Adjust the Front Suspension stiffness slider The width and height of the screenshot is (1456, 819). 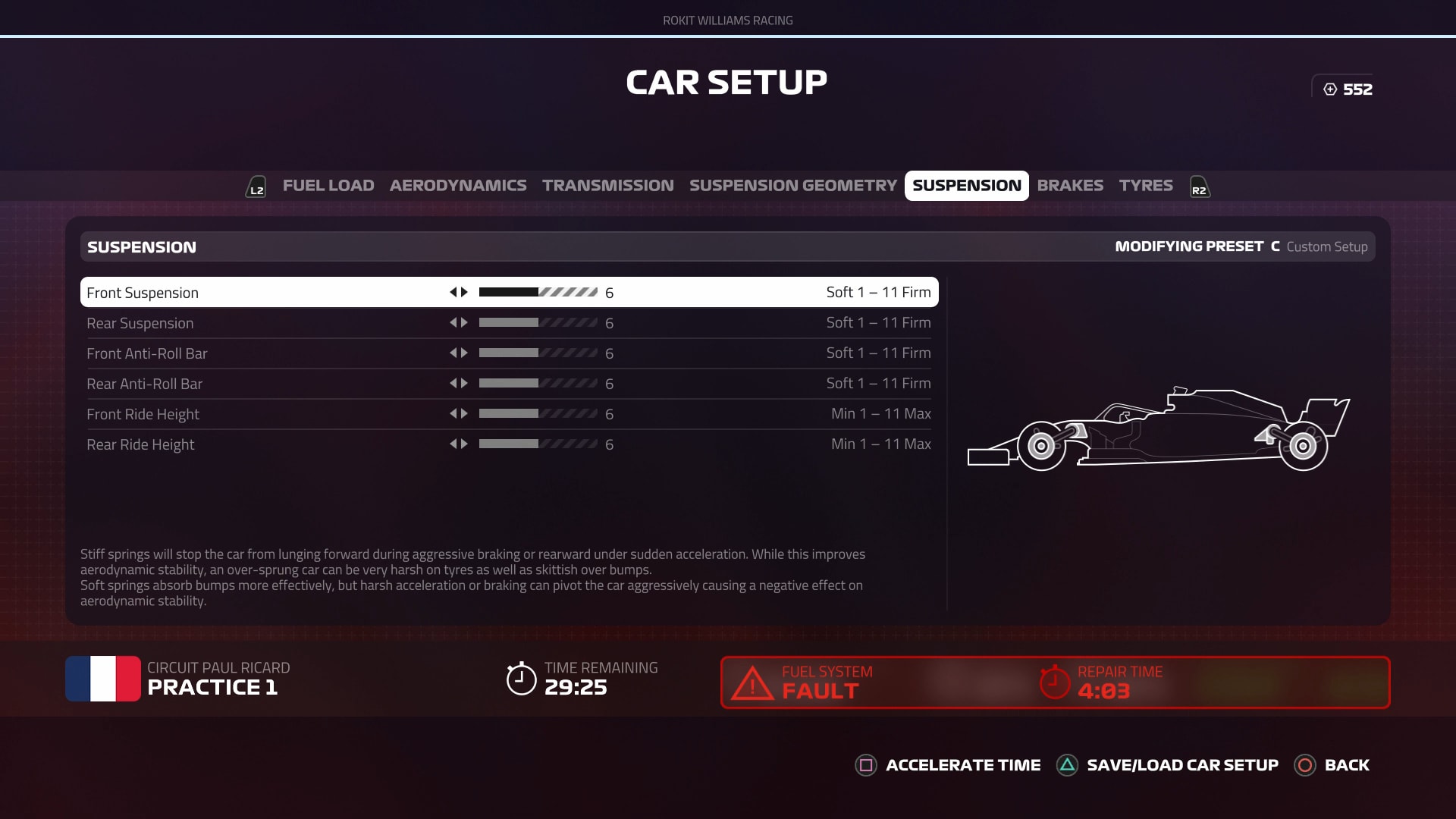(538, 292)
